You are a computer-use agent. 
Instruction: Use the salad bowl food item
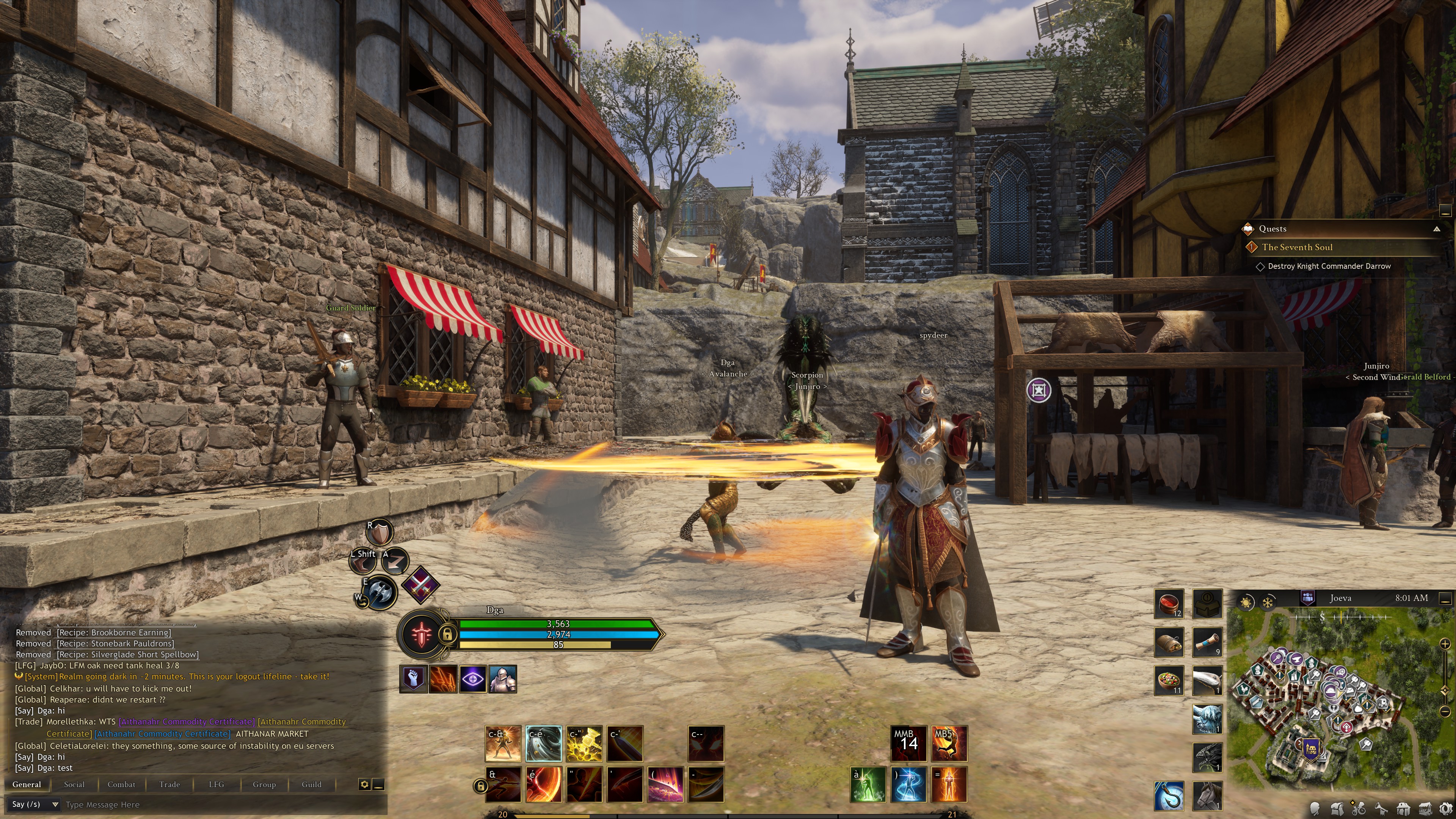[1168, 681]
